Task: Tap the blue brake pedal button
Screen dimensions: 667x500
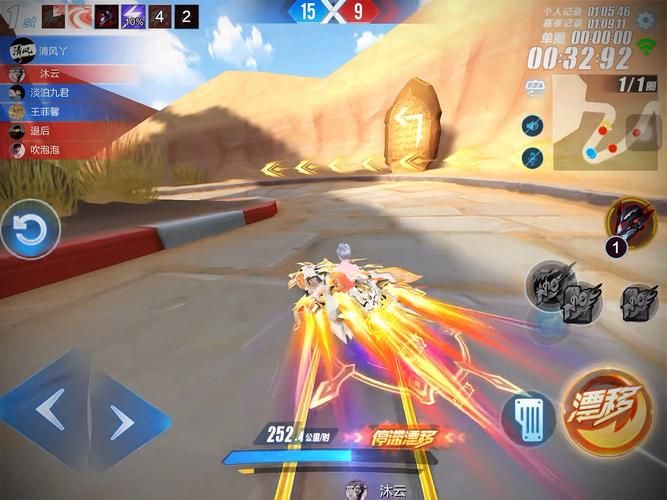Action: point(529,416)
